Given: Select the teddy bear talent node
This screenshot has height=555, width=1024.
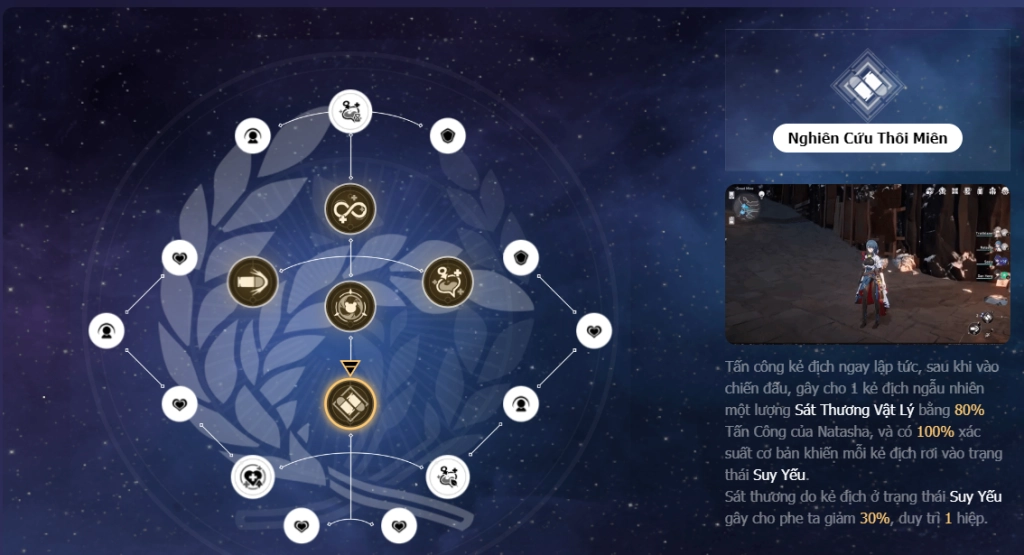Looking at the screenshot, I should pyautogui.click(x=350, y=306).
